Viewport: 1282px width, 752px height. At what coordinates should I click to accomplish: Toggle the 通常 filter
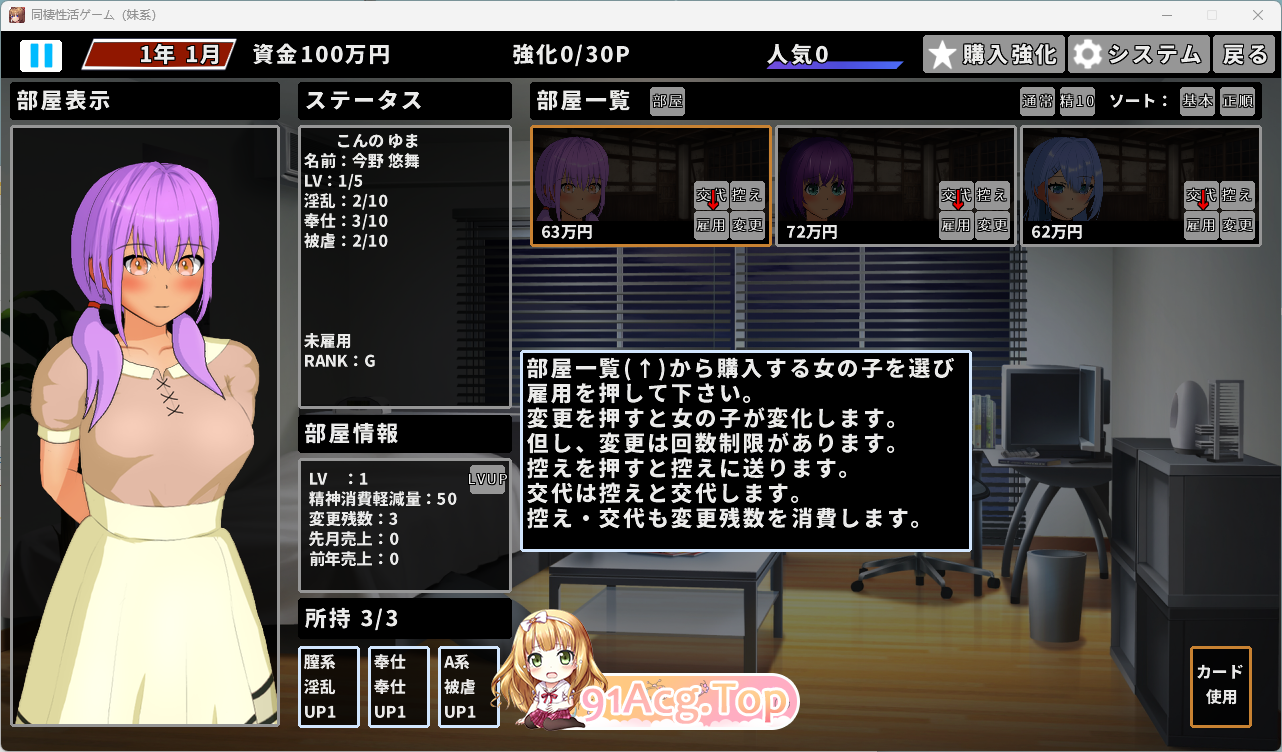click(x=1037, y=101)
